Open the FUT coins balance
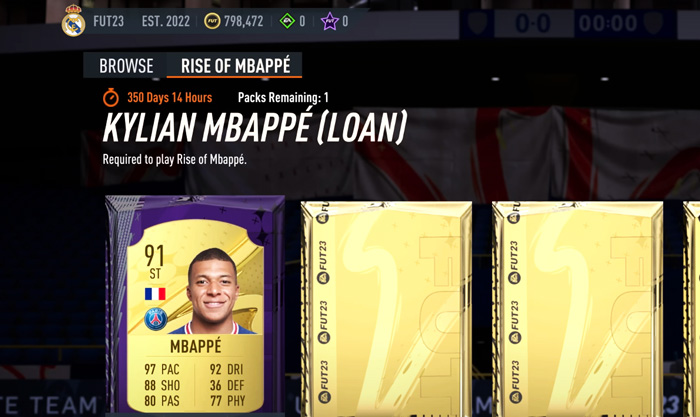Image resolution: width=700 pixels, height=417 pixels. click(x=234, y=21)
